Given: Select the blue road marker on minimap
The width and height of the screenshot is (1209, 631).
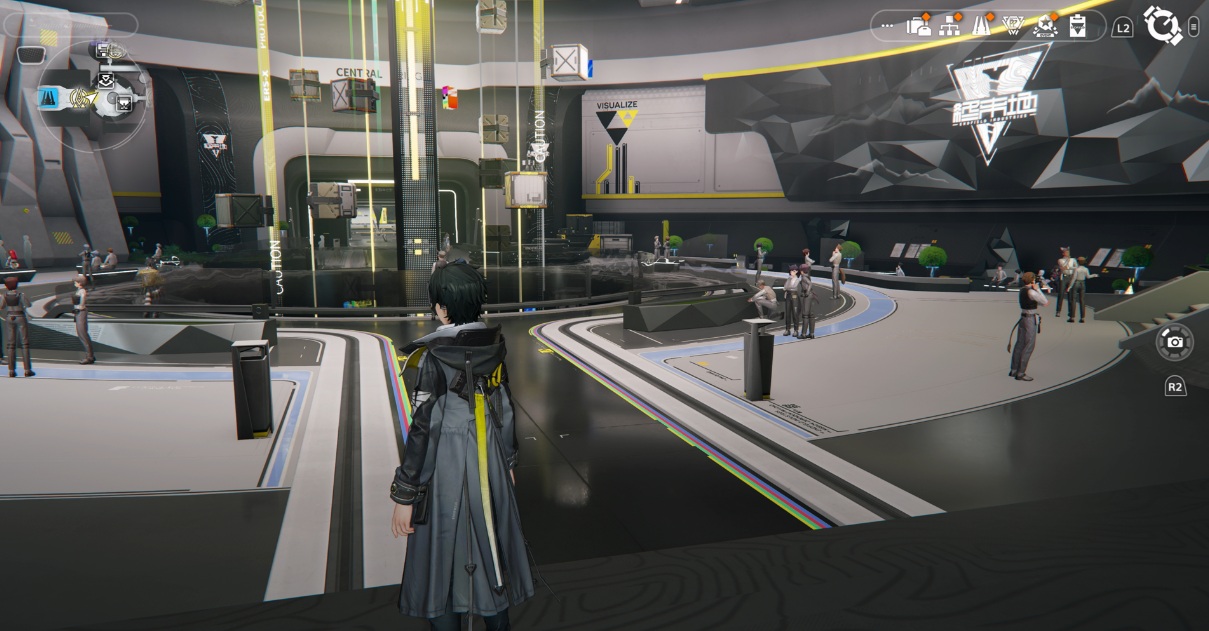Looking at the screenshot, I should pyautogui.click(x=48, y=97).
